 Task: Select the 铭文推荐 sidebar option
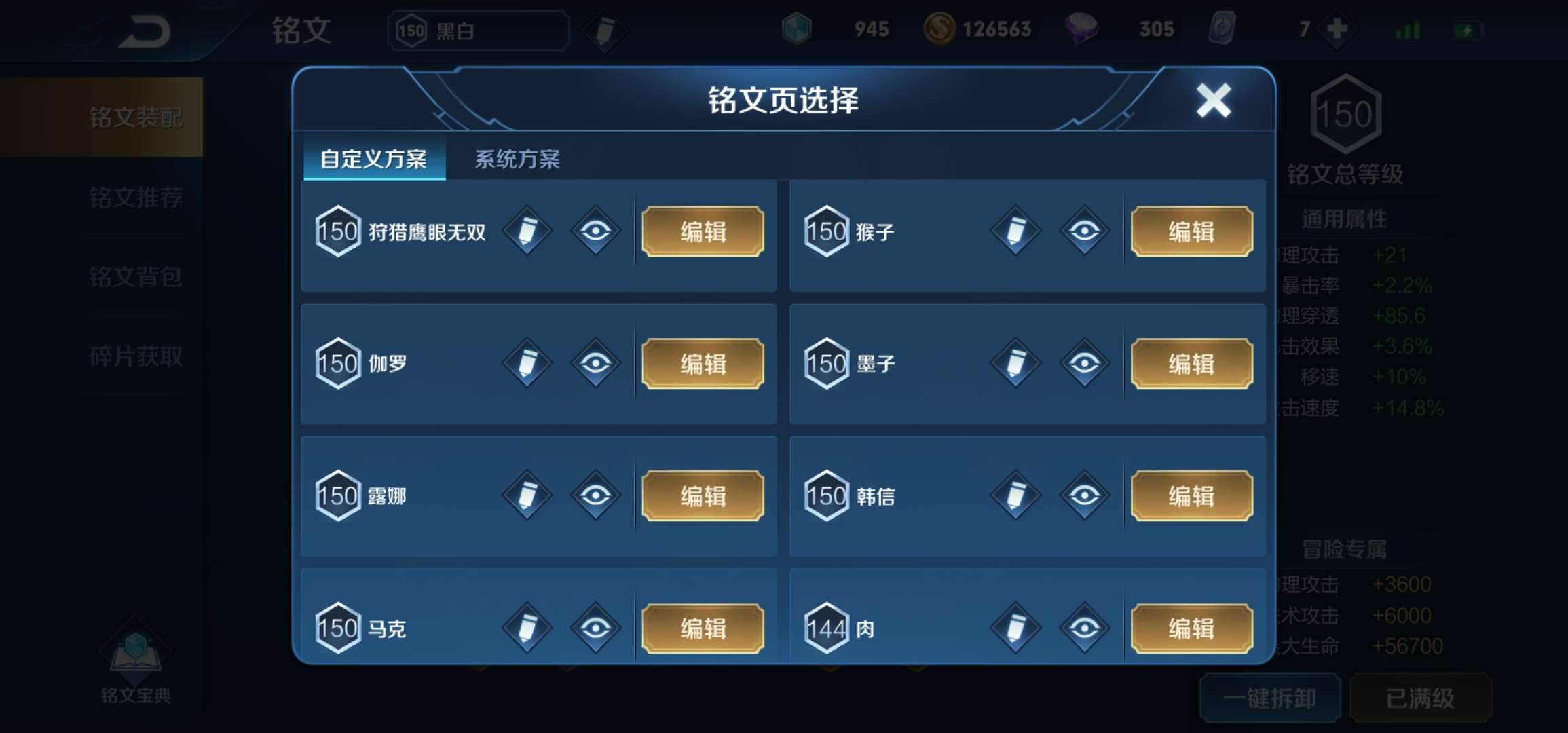point(136,197)
